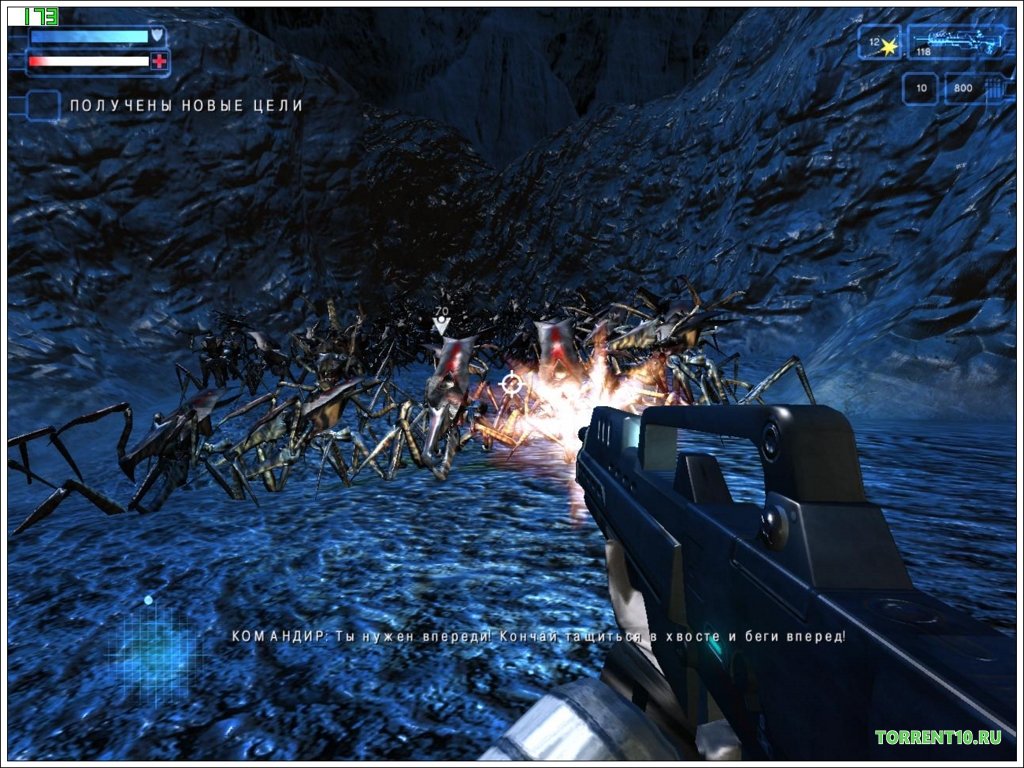
Task: Select the assault rifle weapon icon
Action: coord(956,42)
